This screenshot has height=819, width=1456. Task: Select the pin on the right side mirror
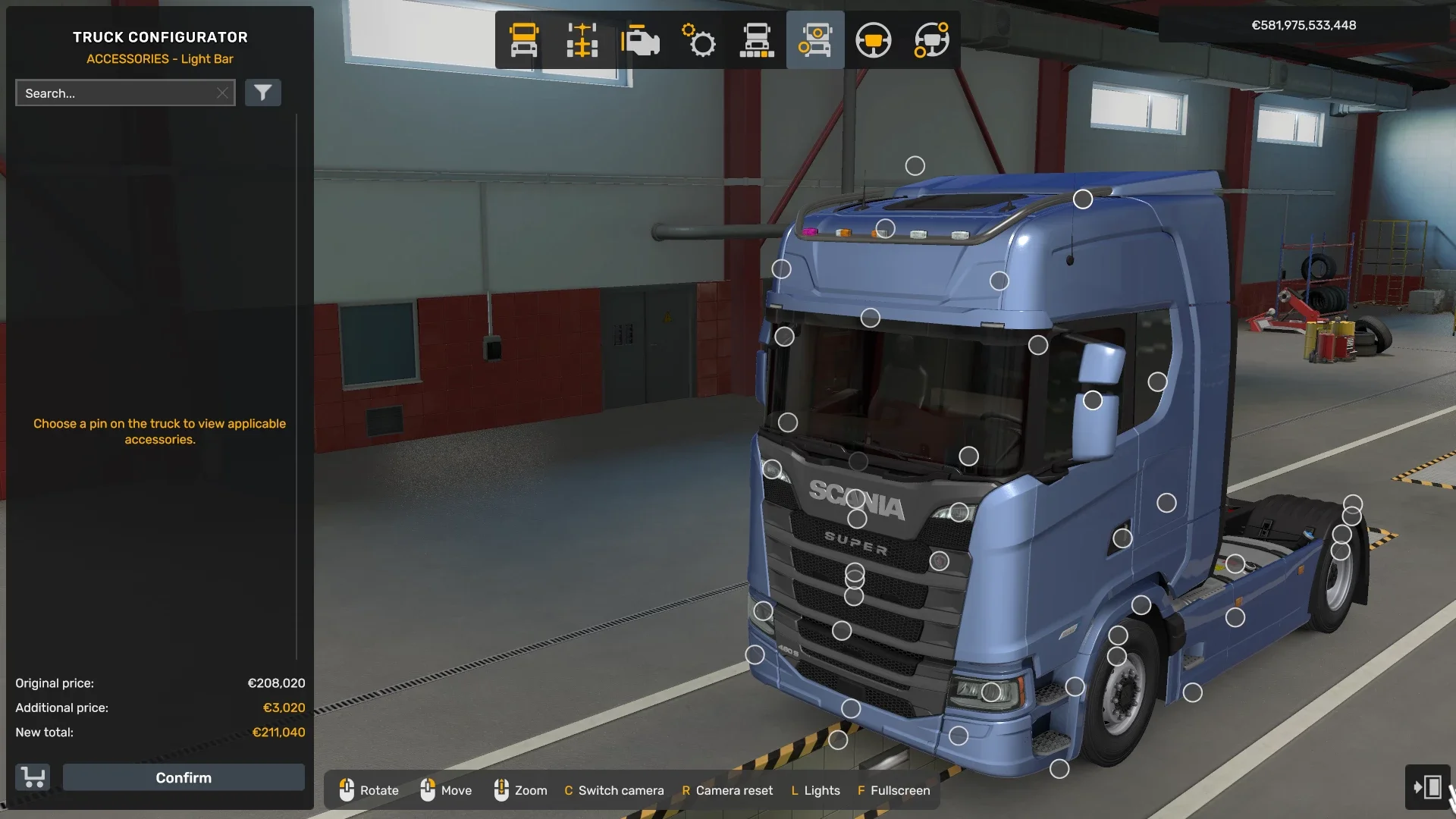pos(1092,400)
